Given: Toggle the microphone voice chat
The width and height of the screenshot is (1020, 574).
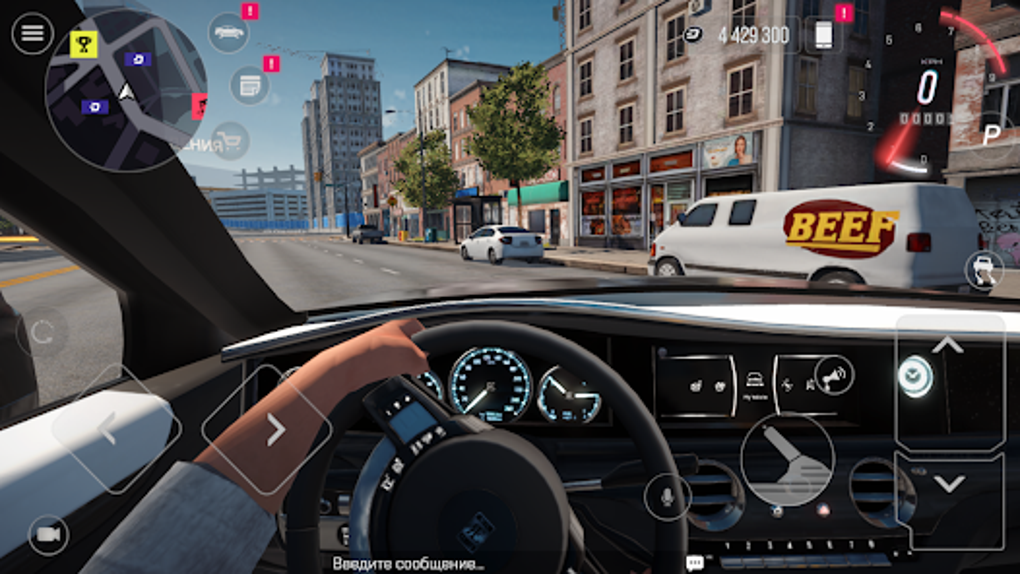Looking at the screenshot, I should pos(667,496).
